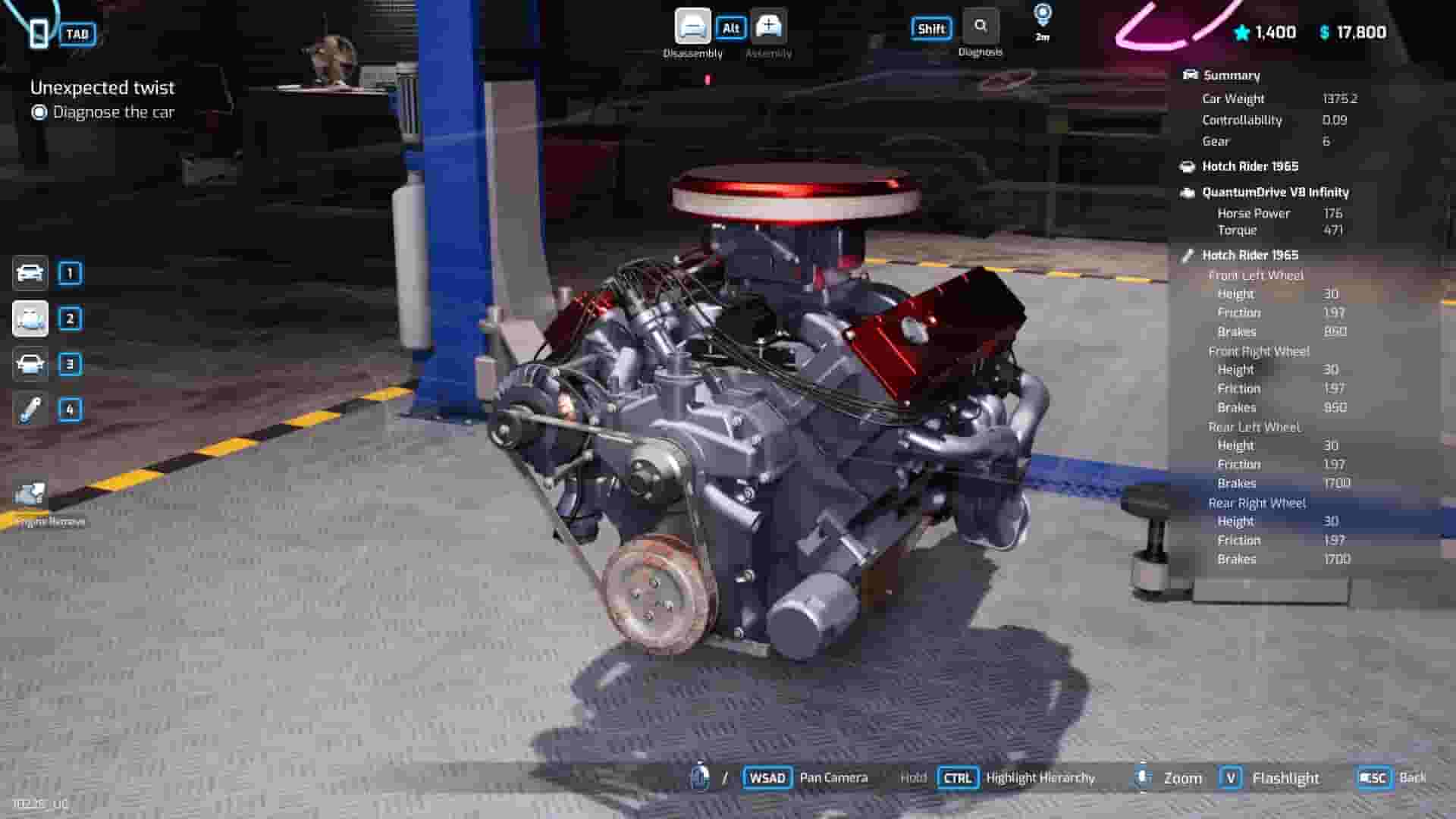Select the wrench tool icon in slot 4
1456x819 pixels.
[30, 409]
